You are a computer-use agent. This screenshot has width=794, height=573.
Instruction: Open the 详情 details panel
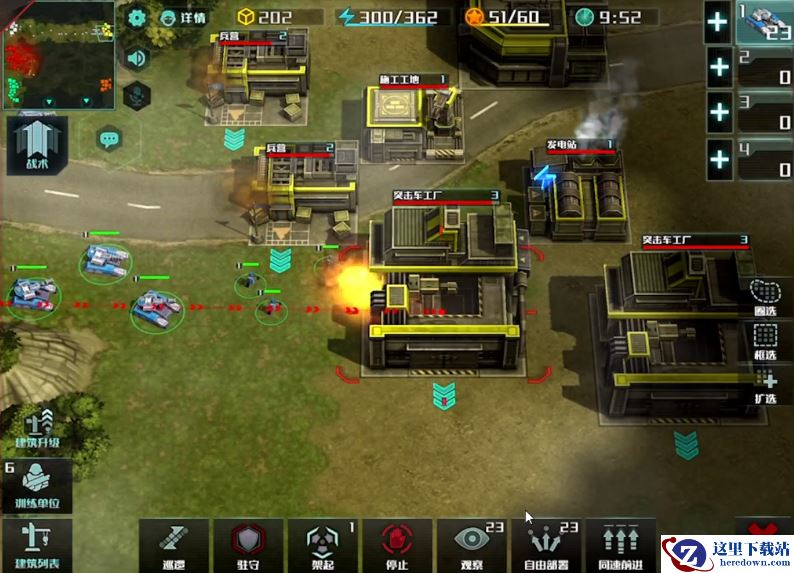point(183,17)
